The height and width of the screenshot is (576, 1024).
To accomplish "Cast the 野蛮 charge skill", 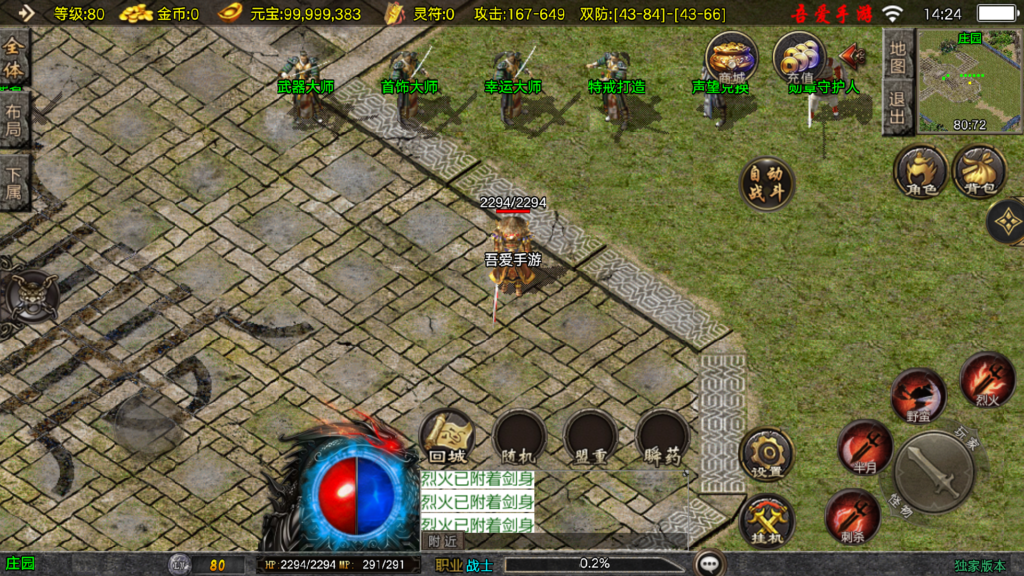I will pyautogui.click(x=918, y=395).
